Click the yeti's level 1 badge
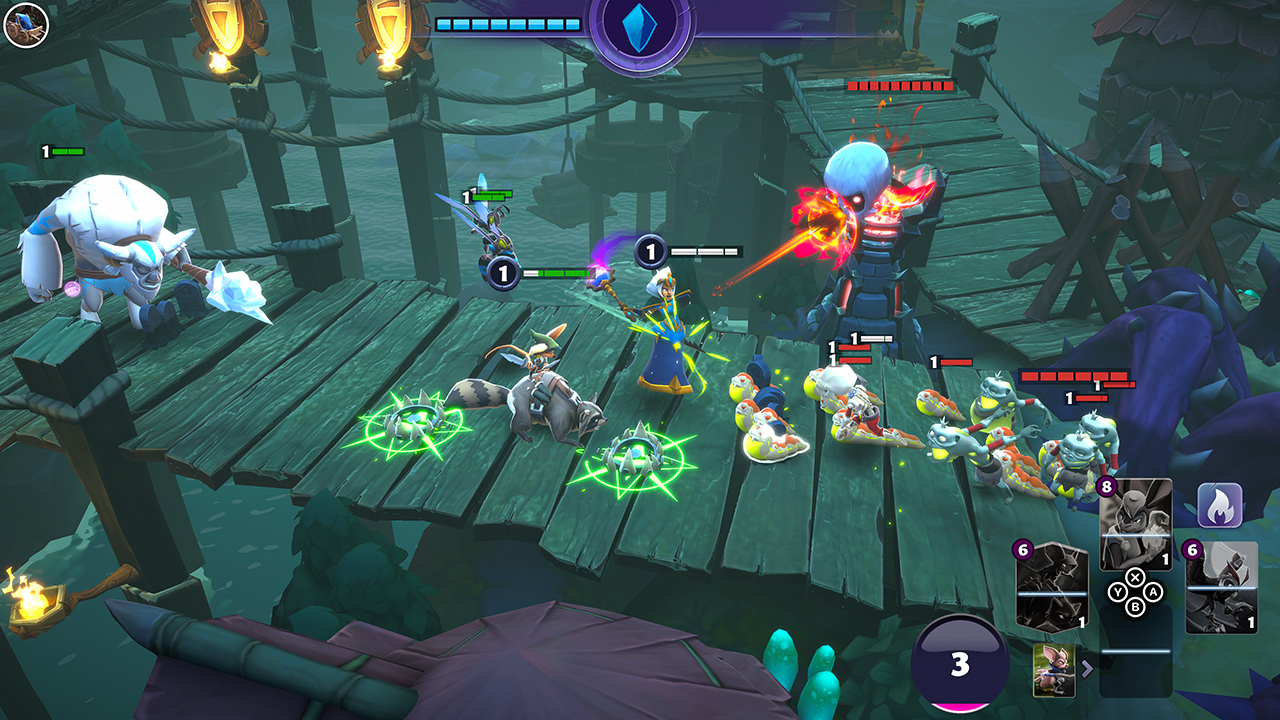This screenshot has width=1280, height=720. coord(44,149)
